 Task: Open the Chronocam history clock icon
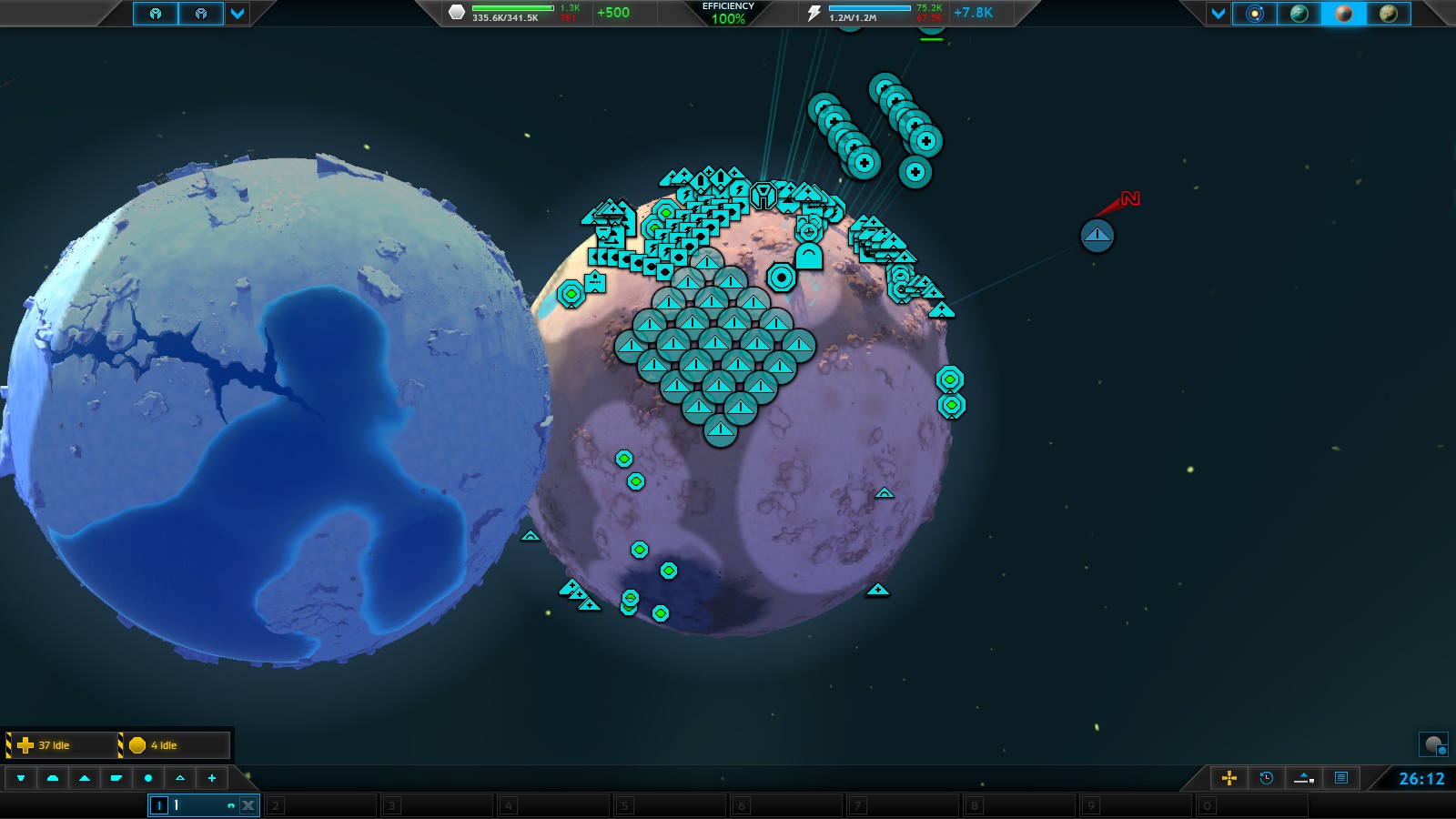point(1265,778)
